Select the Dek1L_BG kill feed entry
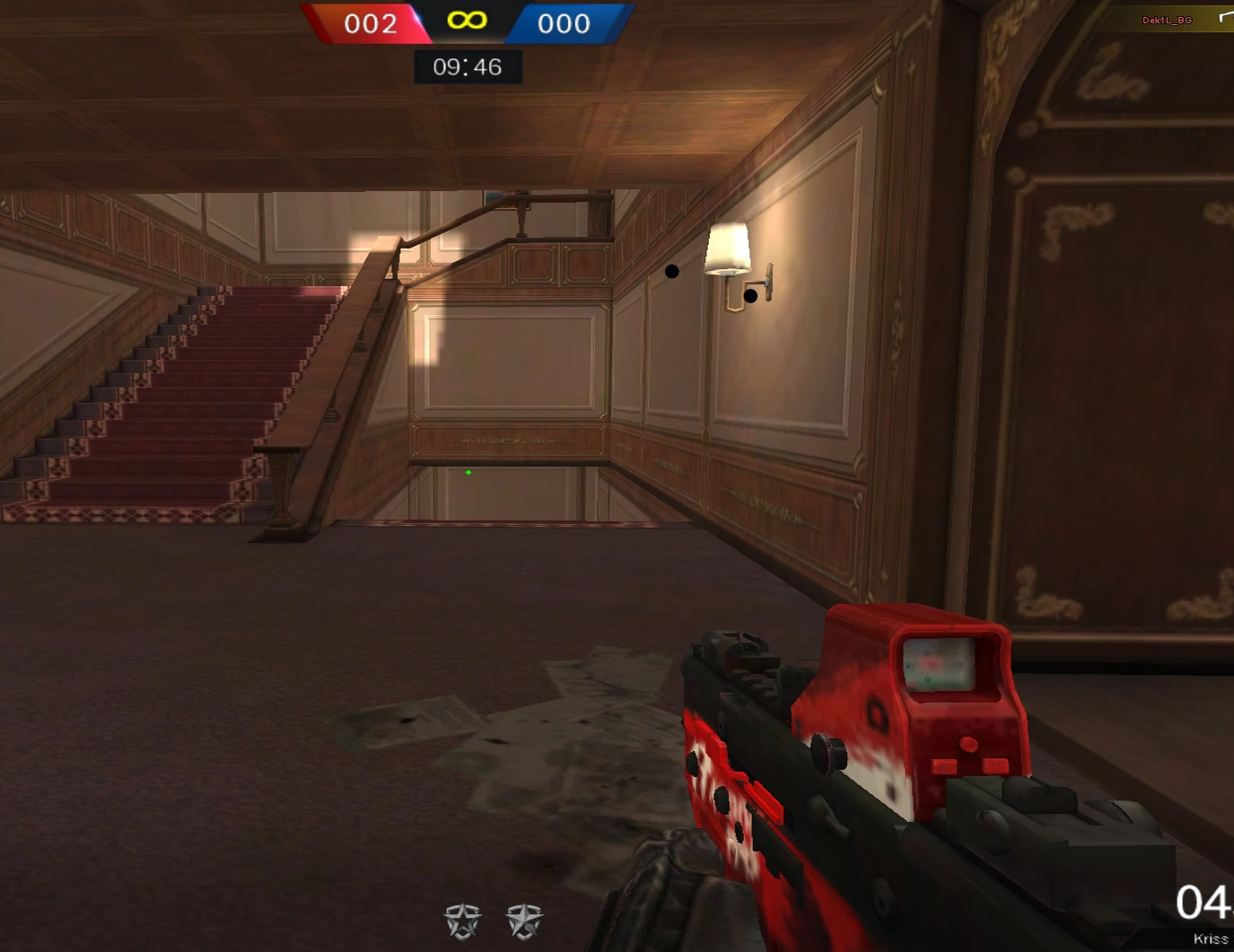Image resolution: width=1234 pixels, height=952 pixels. tap(1167, 20)
